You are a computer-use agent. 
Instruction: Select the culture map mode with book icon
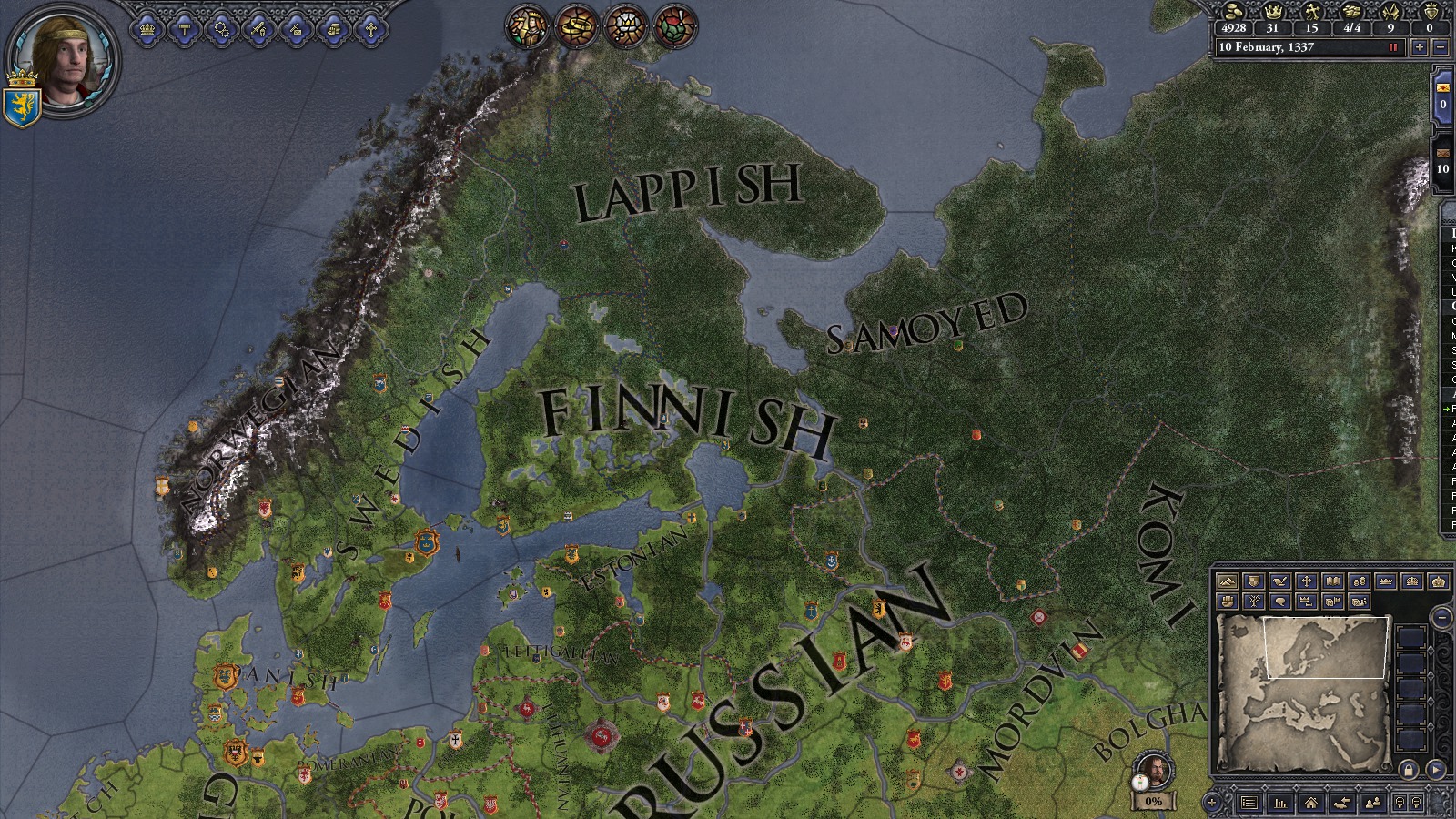[1332, 582]
